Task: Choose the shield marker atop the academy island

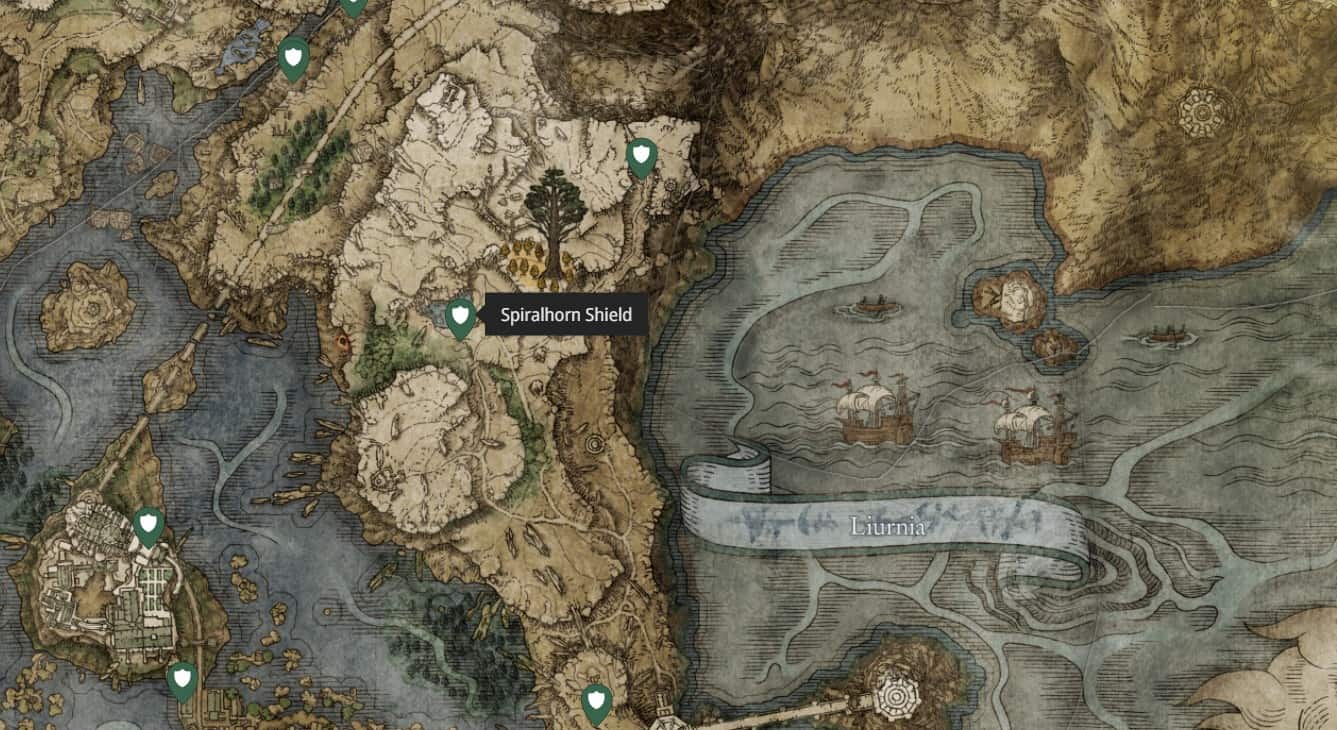Action: point(149,525)
